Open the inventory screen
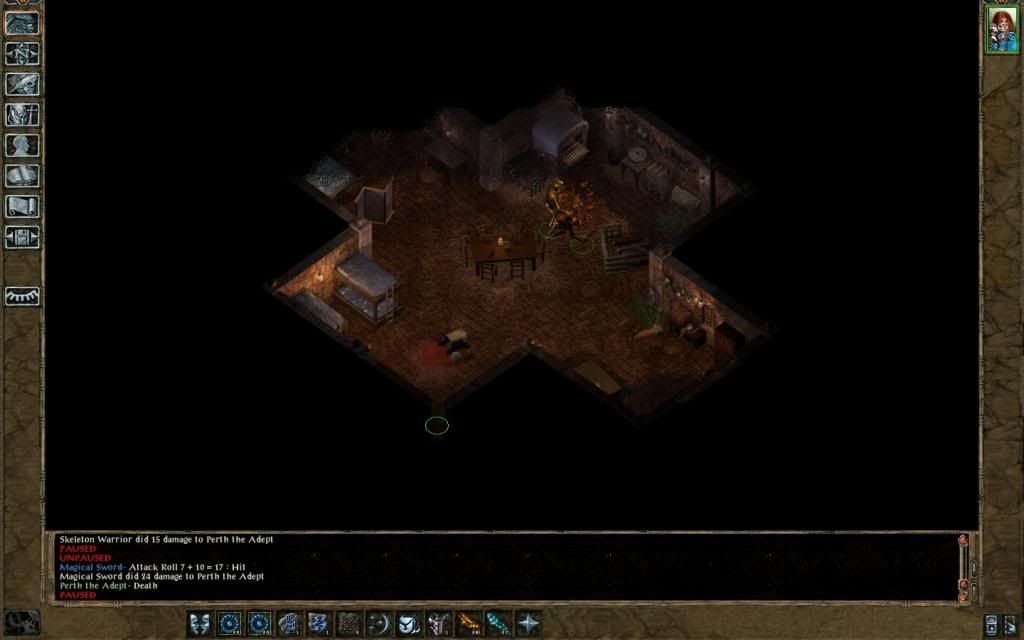The height and width of the screenshot is (640, 1024). (22, 114)
